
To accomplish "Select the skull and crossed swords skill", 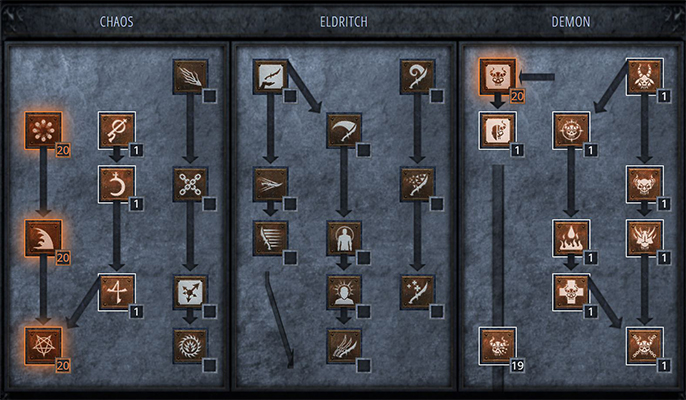I will 642,345.
